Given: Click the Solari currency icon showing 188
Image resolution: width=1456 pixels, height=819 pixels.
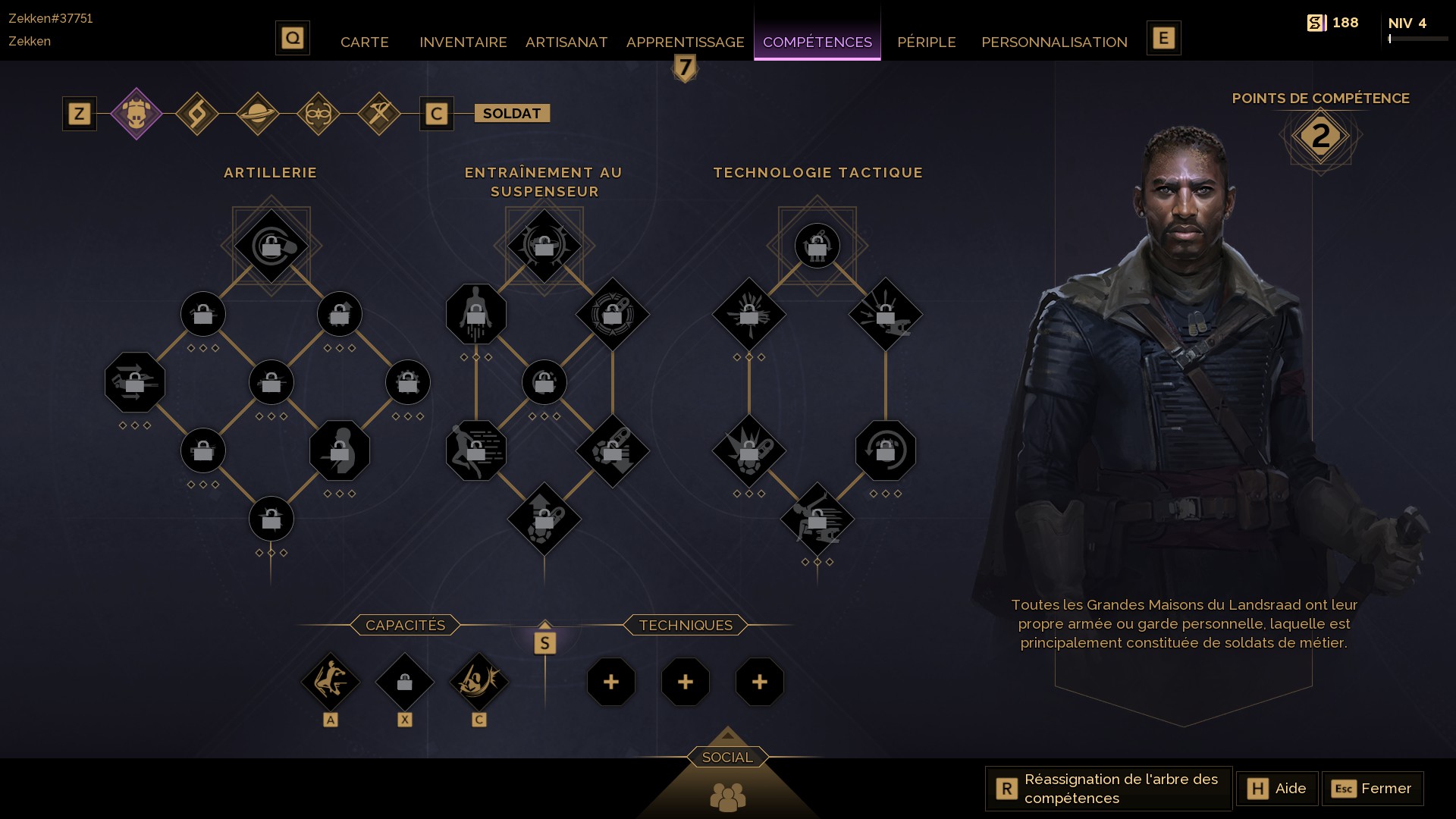Looking at the screenshot, I should point(1316,23).
